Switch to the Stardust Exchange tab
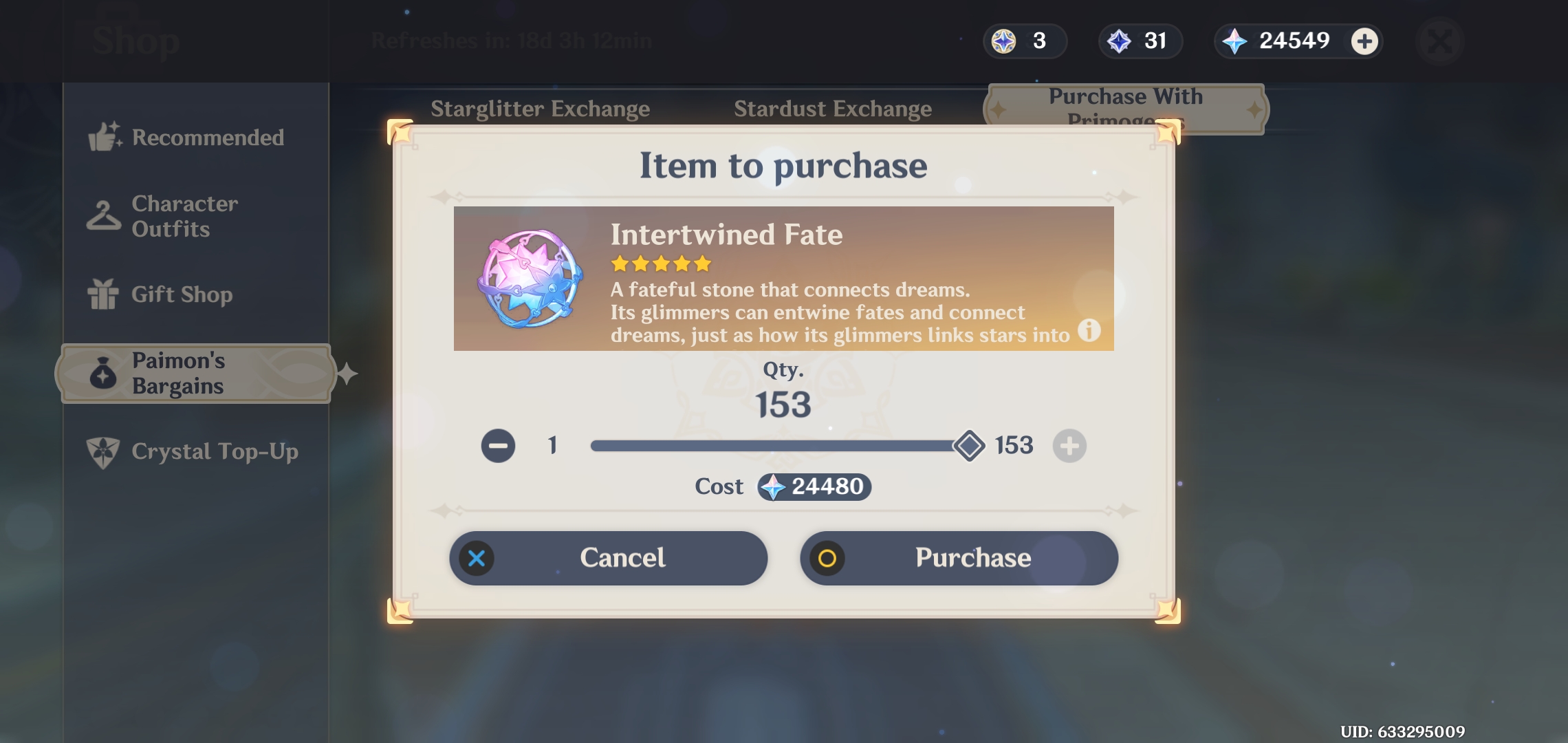This screenshot has height=743, width=1568. [833, 109]
